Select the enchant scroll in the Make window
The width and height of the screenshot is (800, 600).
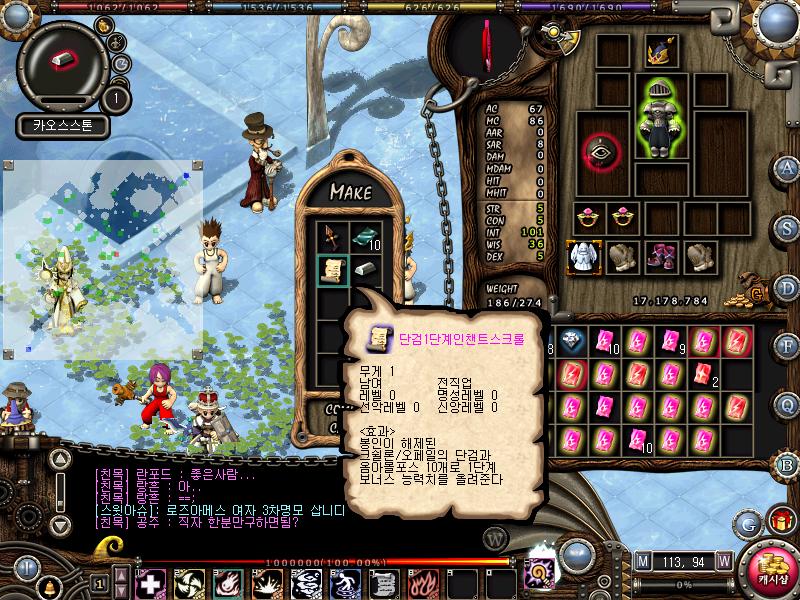pos(333,270)
